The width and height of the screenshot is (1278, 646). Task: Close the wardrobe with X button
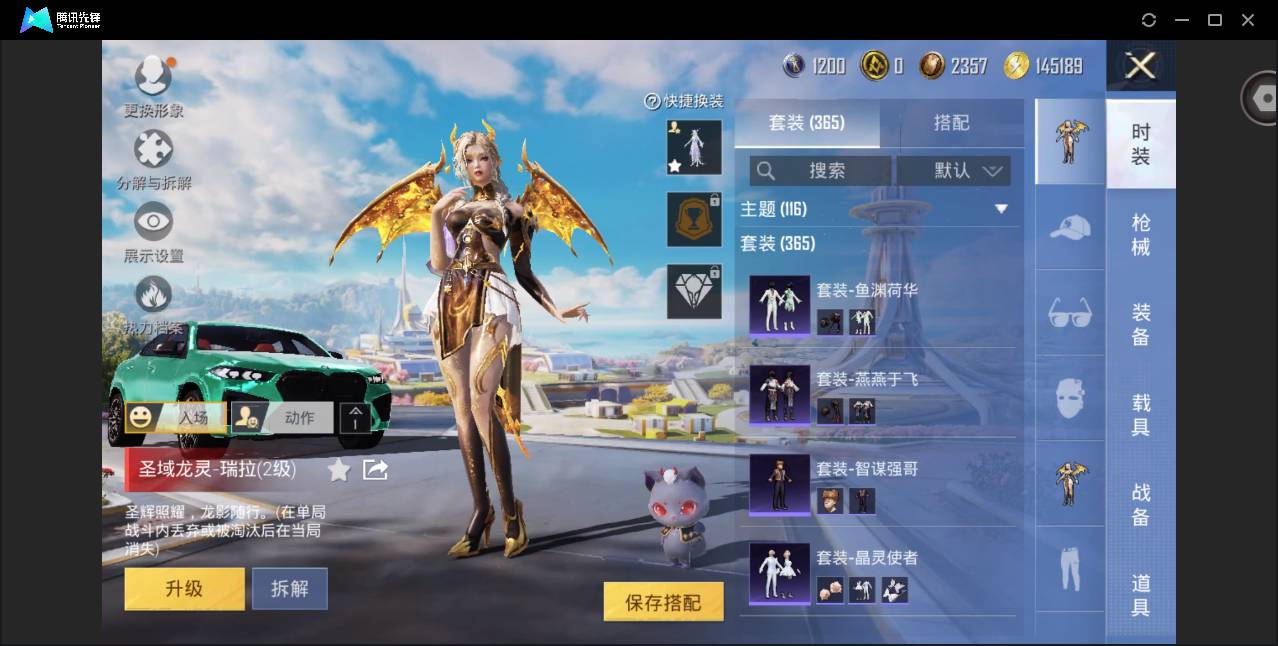pos(1140,66)
